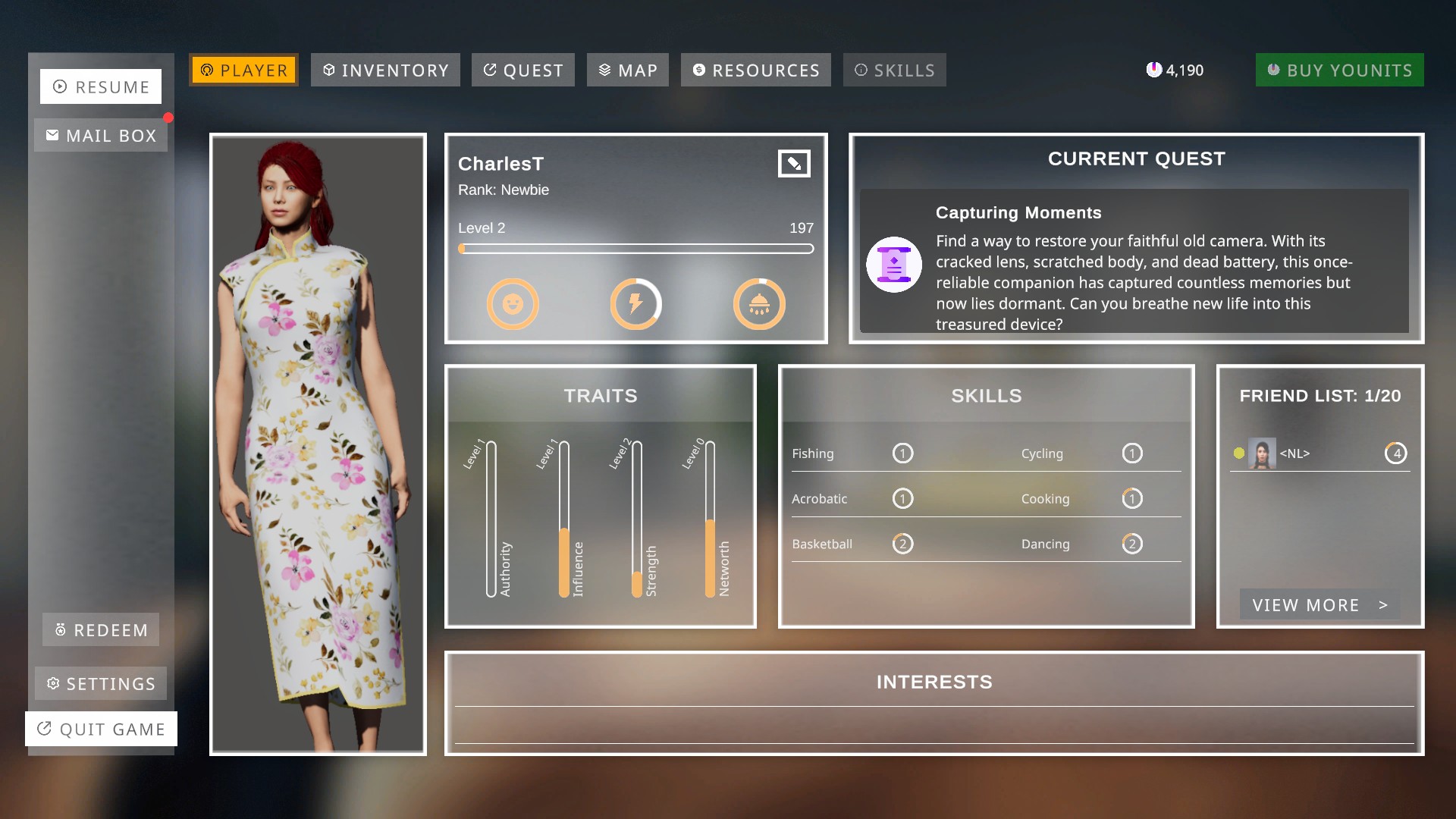Open the edit pencil icon on CharlesT's profile
Image resolution: width=1456 pixels, height=819 pixels.
794,163
